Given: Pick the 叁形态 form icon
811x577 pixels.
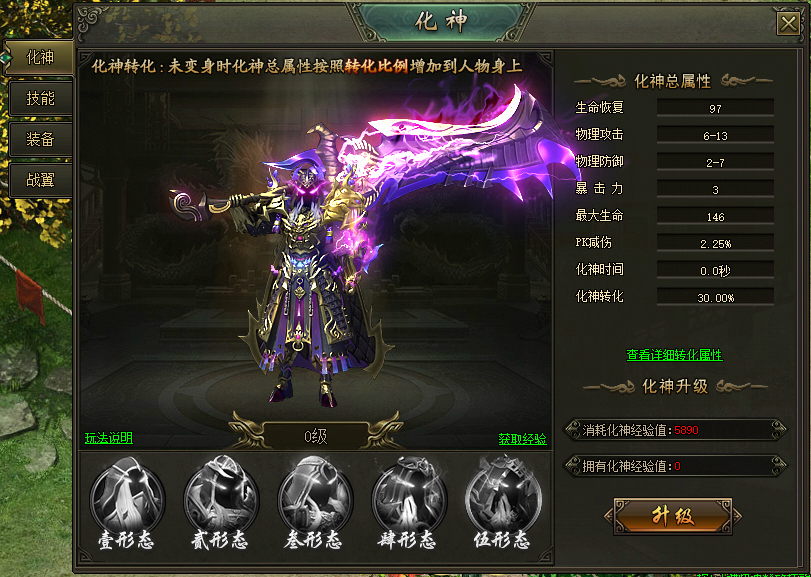Looking at the screenshot, I should (x=315, y=498).
